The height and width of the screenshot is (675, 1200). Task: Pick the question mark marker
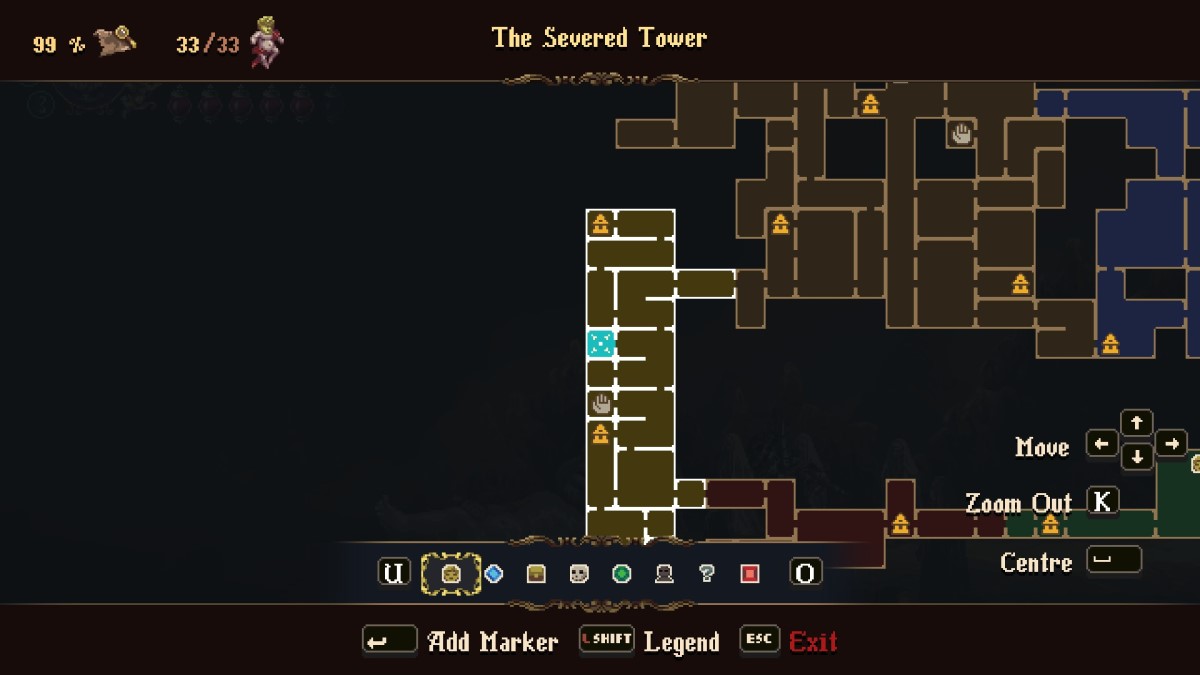(707, 573)
